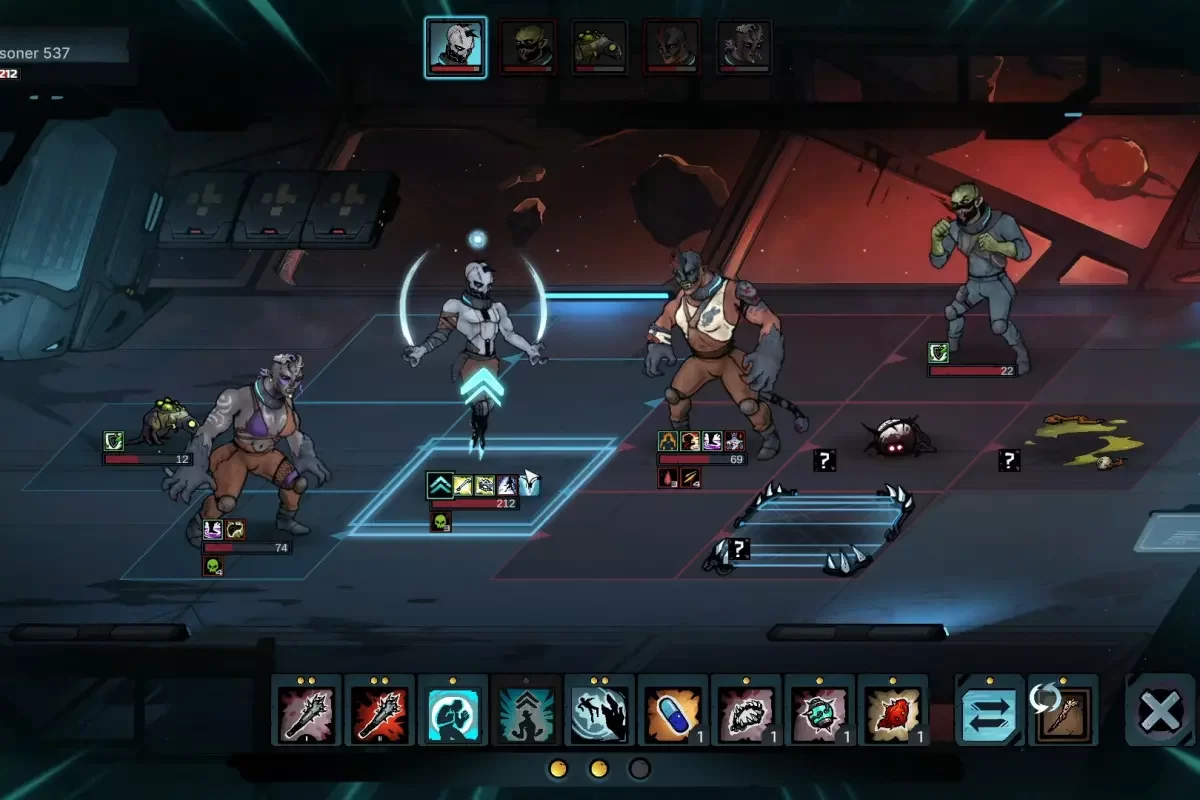1200x800 pixels.
Task: Use the blue pill item
Action: [x=673, y=710]
